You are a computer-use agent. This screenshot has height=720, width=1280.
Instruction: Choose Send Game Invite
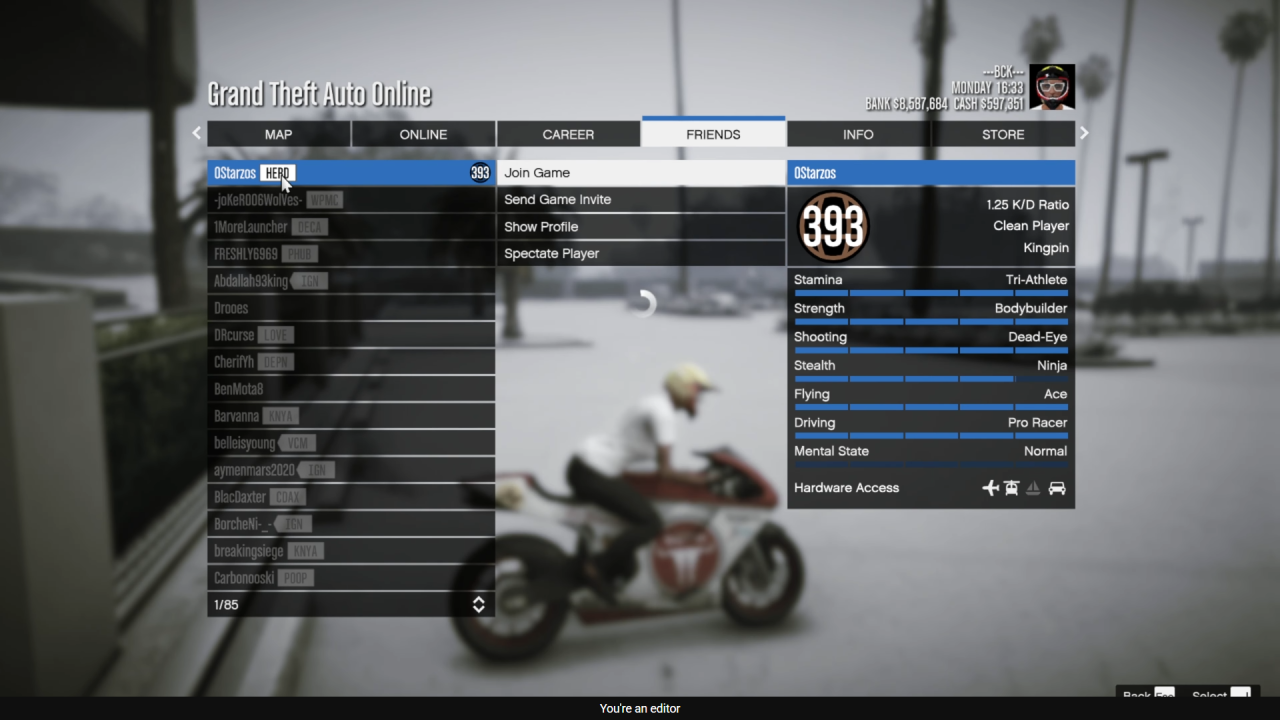pyautogui.click(x=640, y=199)
